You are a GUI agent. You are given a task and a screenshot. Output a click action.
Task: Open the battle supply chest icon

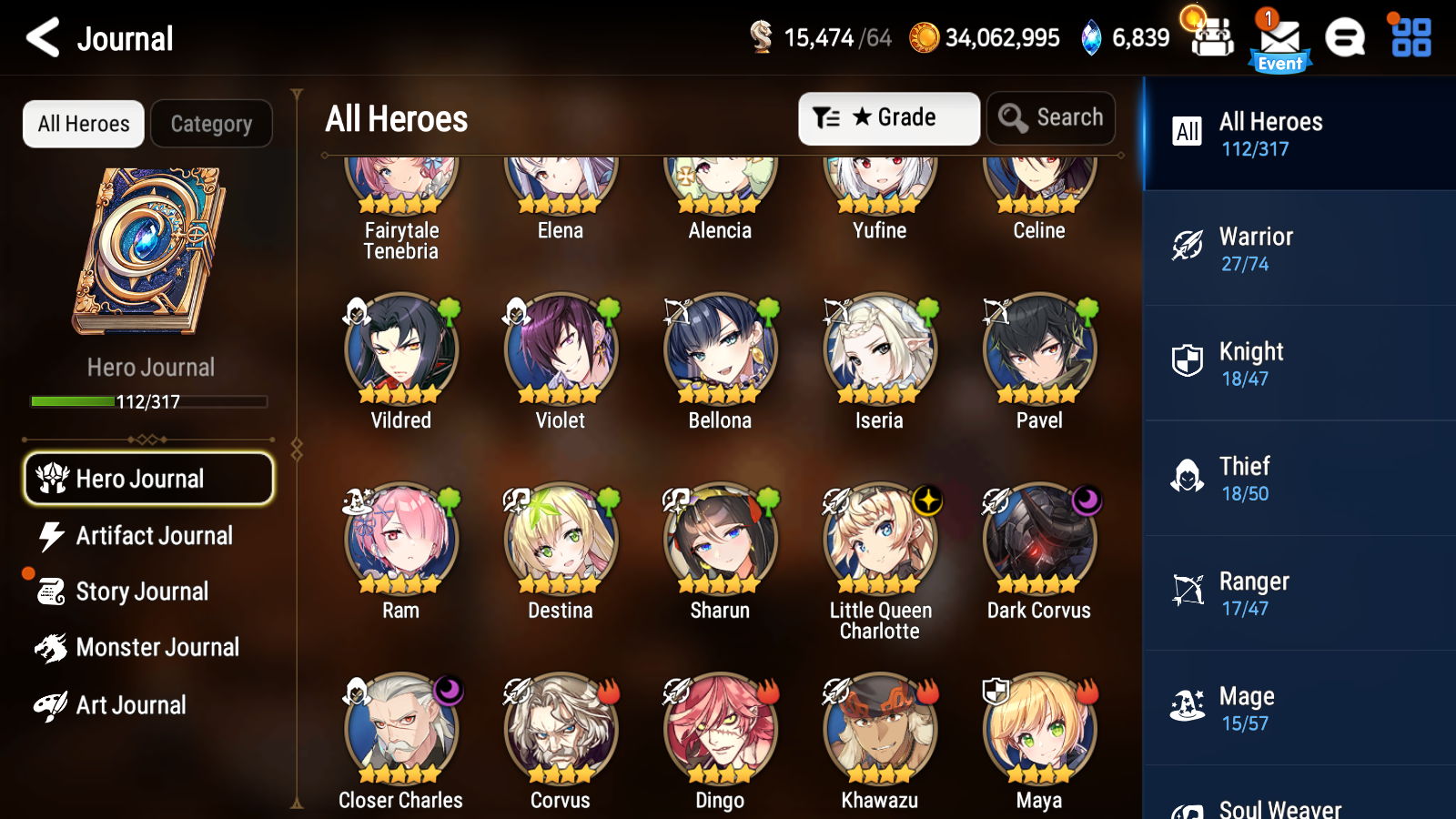(1210, 38)
